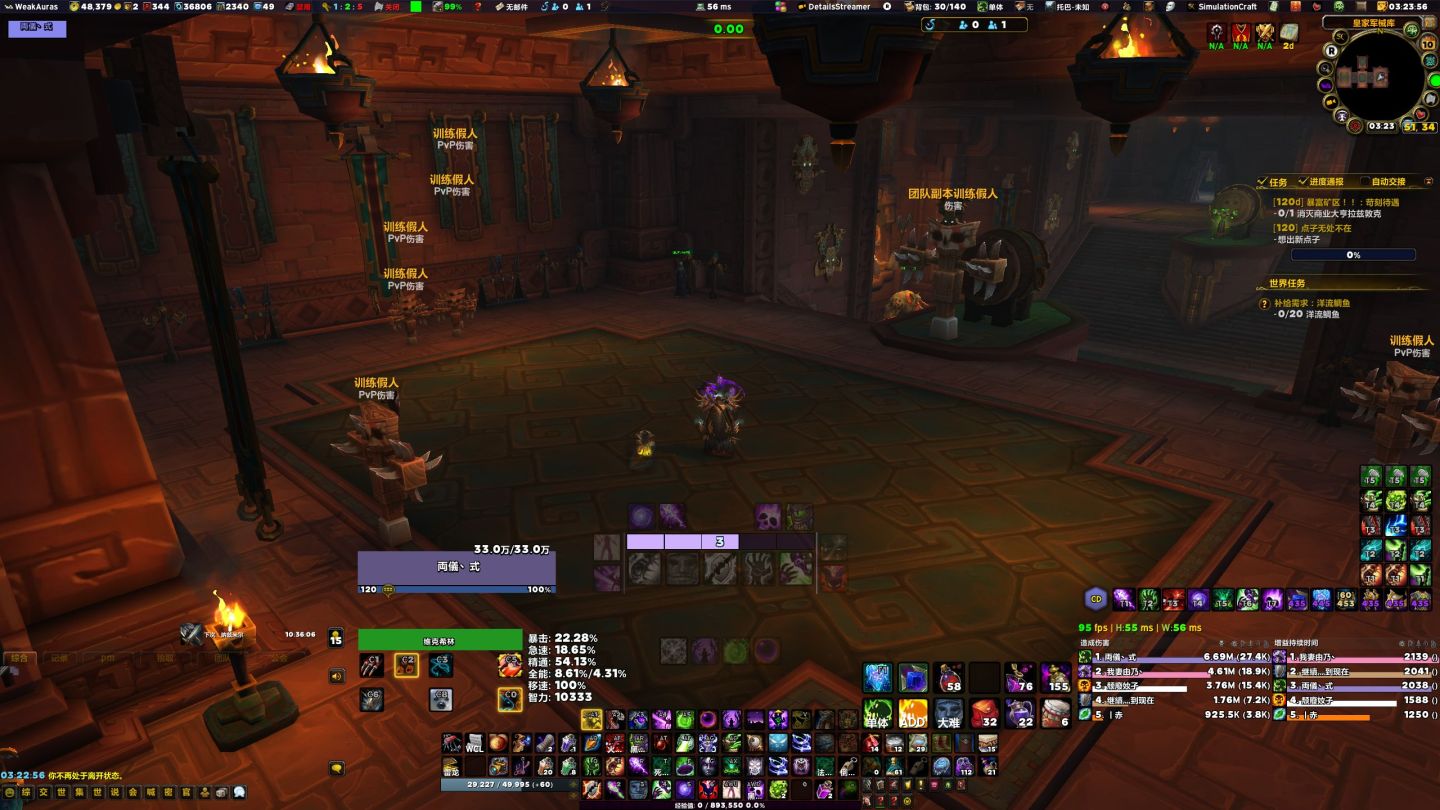Click the ADD orange macro button

coord(913,714)
